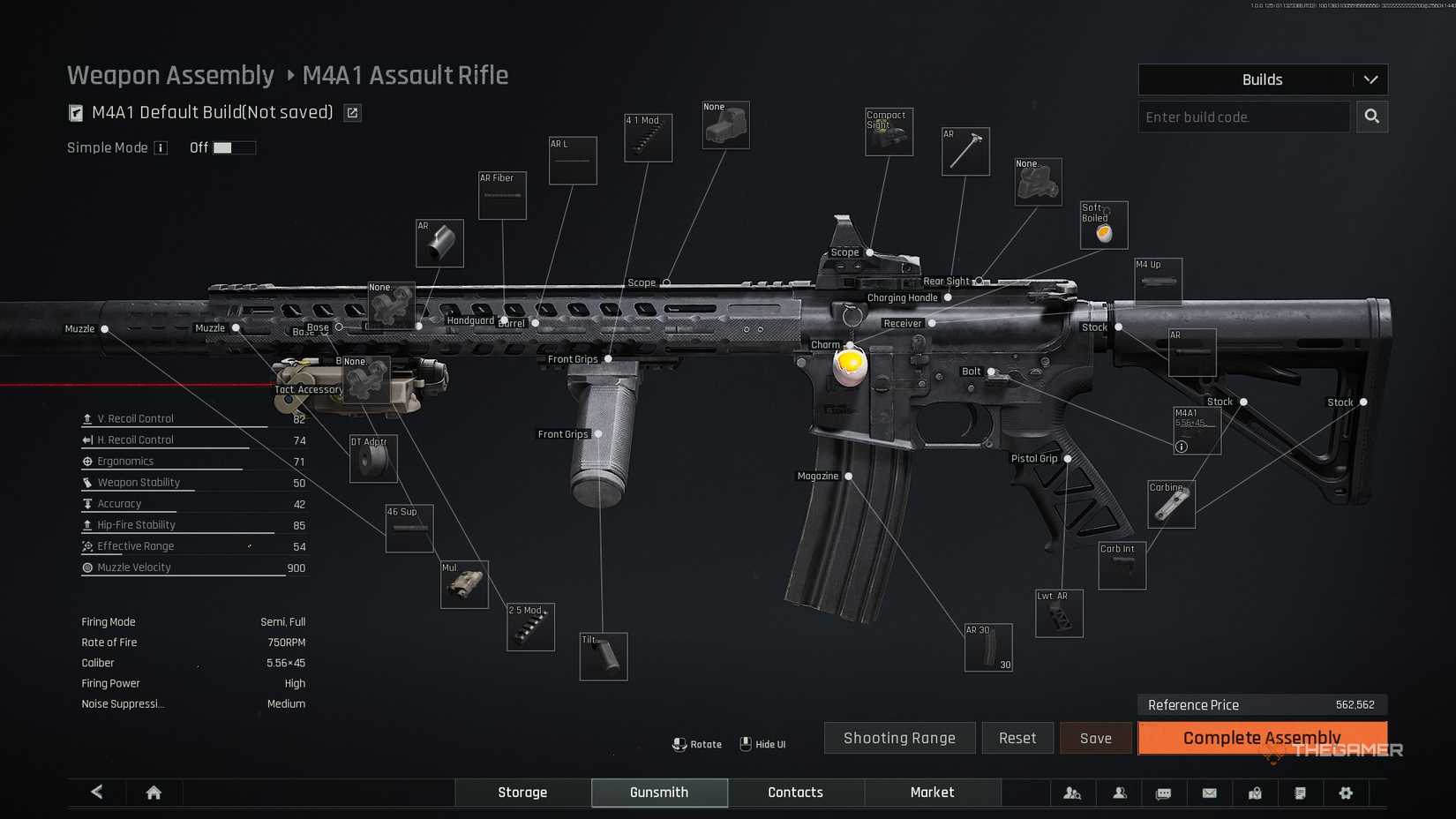Viewport: 1456px width, 819px height.
Task: Open the Shooting Range
Action: tap(899, 738)
